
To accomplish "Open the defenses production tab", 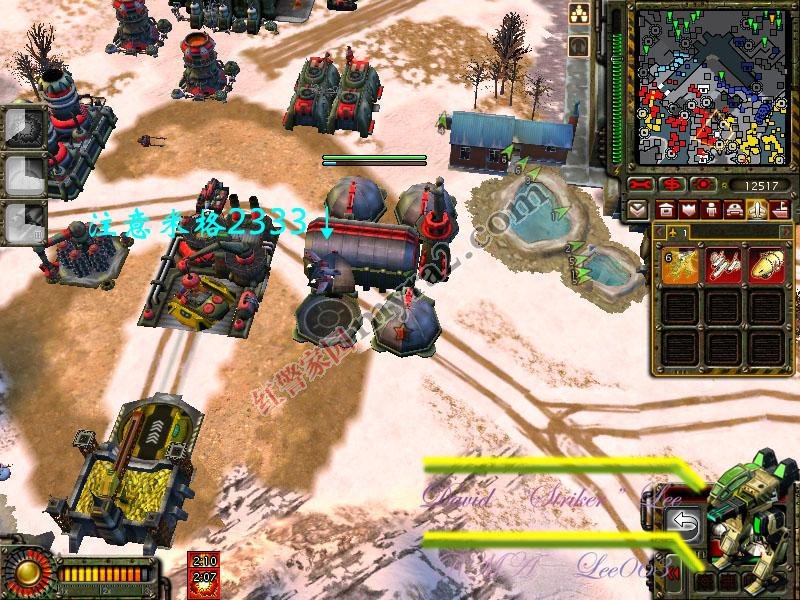I will (688, 210).
